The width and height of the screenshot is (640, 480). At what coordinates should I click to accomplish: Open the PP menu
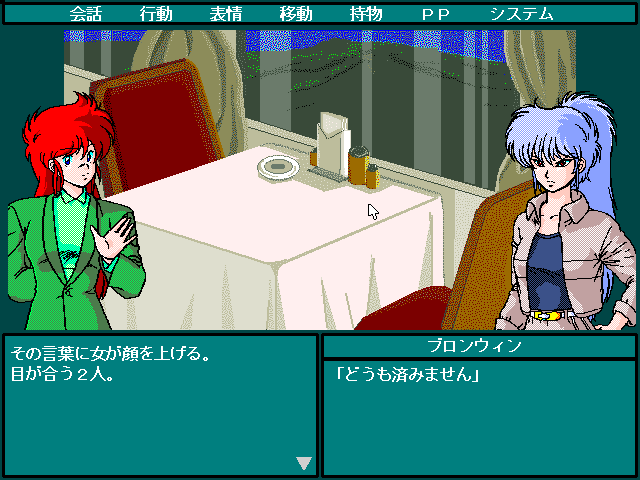[x=436, y=14]
